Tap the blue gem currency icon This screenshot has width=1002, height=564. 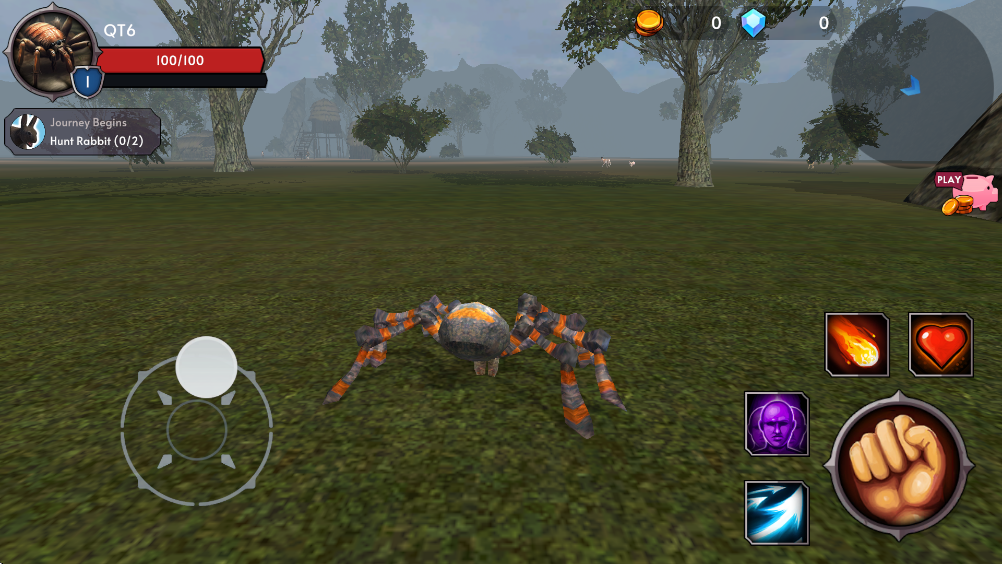[x=753, y=22]
